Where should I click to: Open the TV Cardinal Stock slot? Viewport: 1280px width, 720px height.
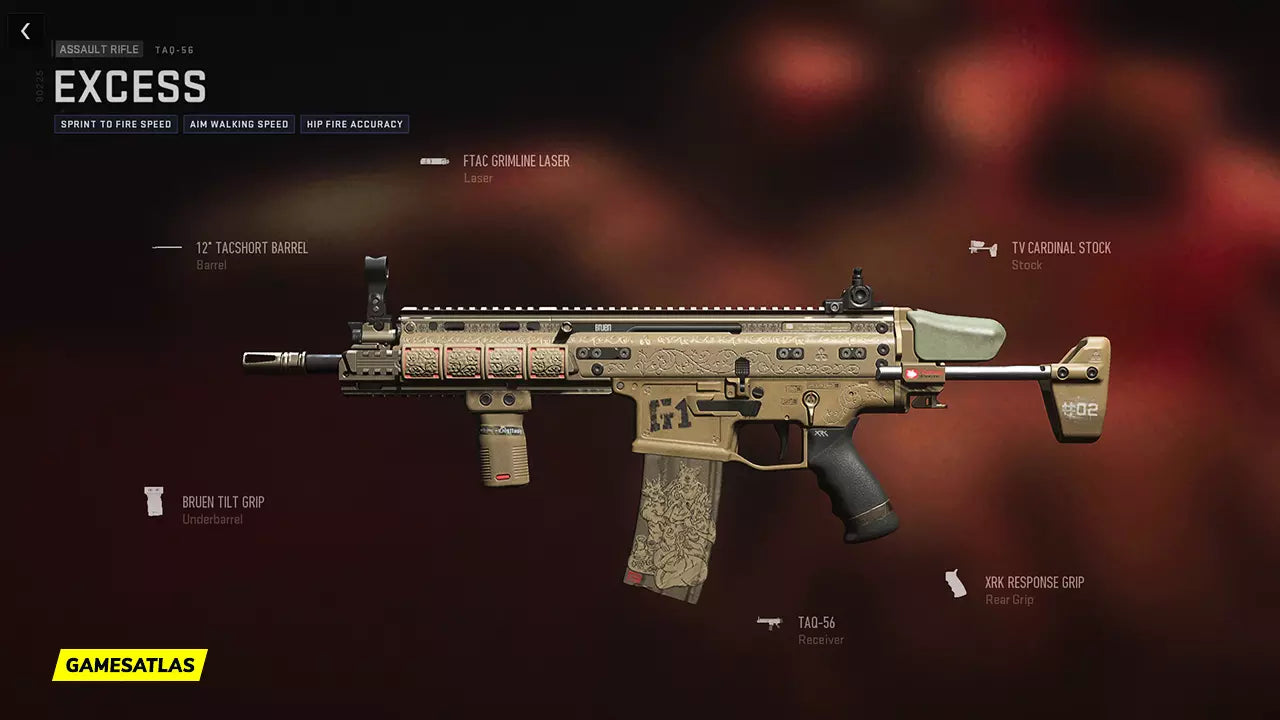click(x=1060, y=248)
